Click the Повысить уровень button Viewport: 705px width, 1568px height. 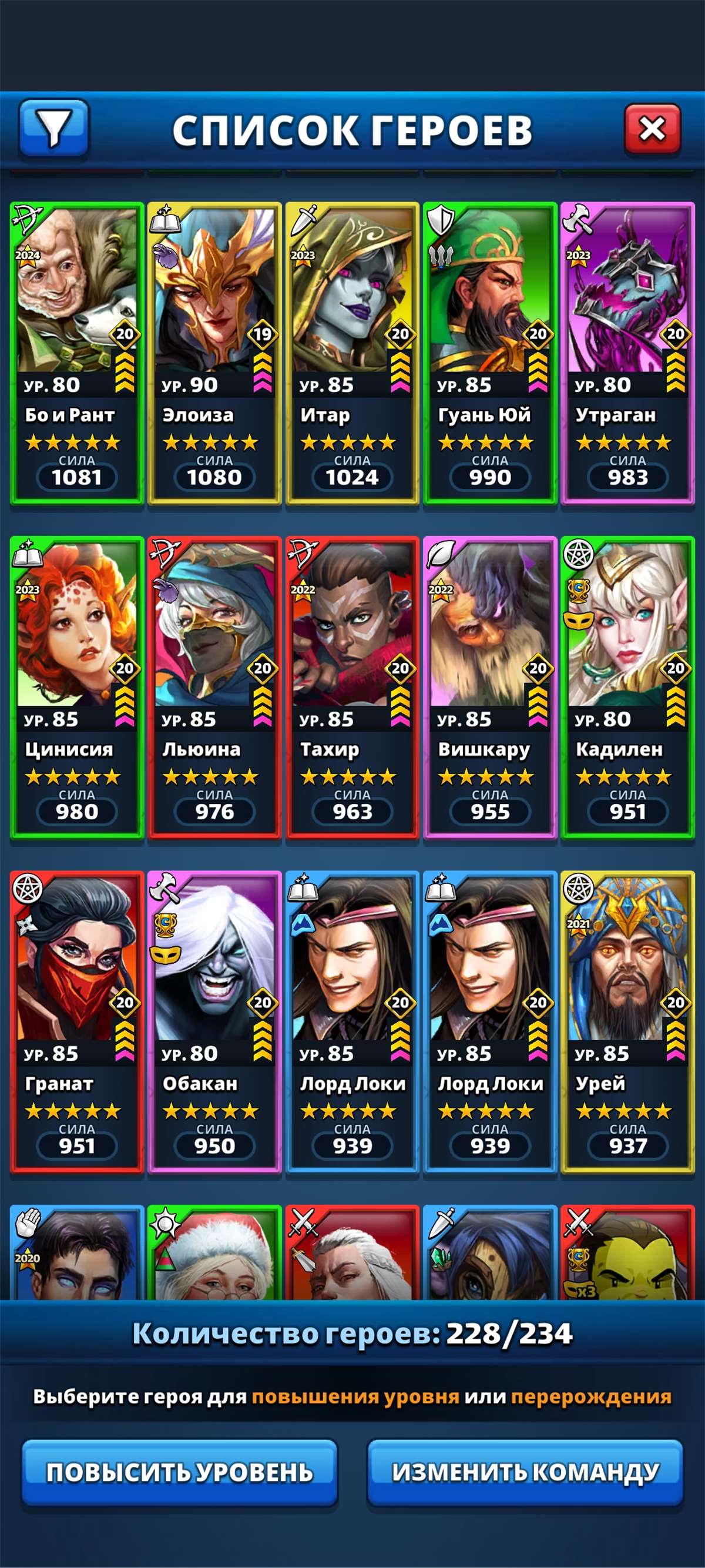pos(179,1472)
